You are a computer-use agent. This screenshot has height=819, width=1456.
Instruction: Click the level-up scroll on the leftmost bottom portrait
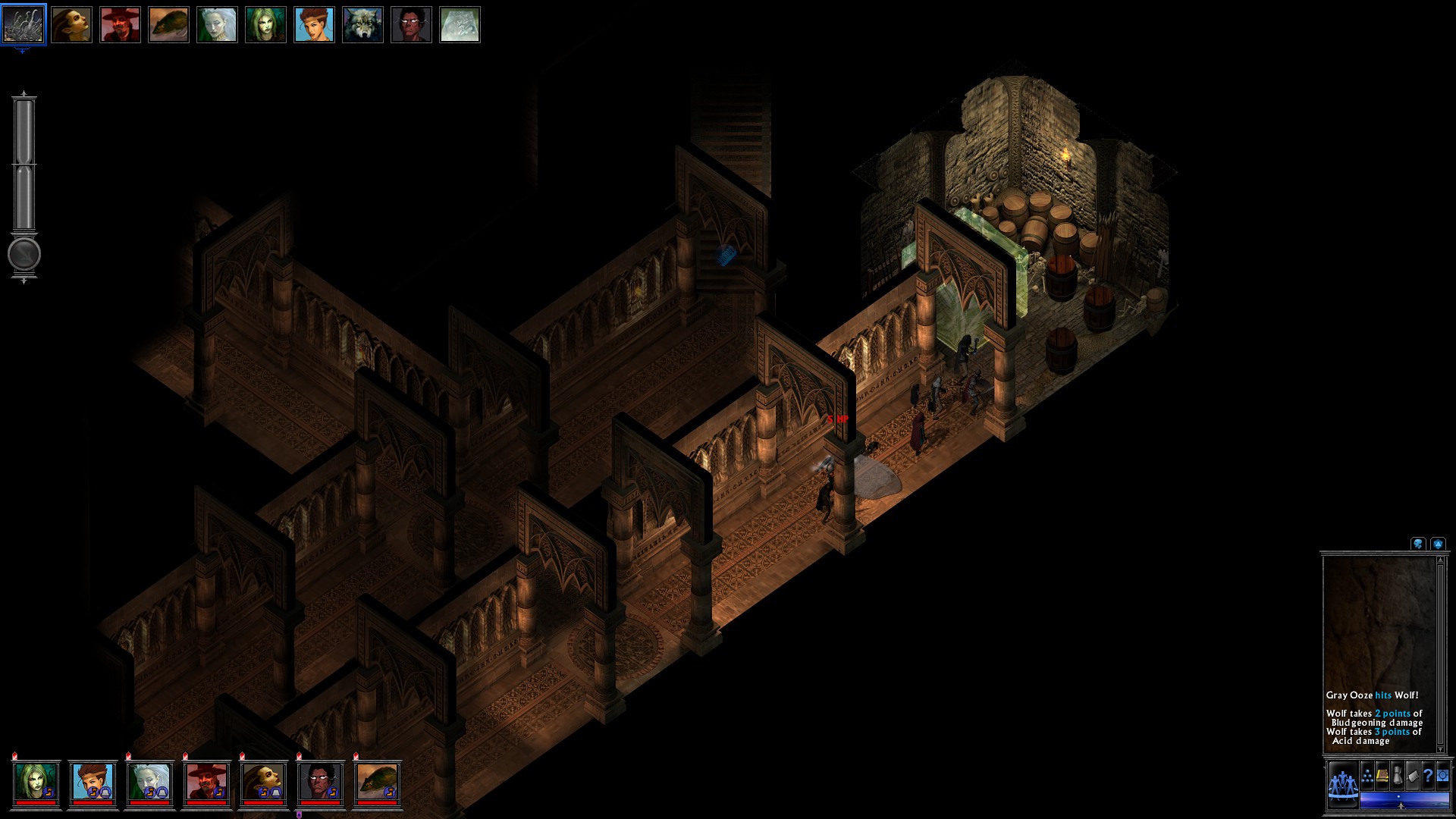point(49,791)
